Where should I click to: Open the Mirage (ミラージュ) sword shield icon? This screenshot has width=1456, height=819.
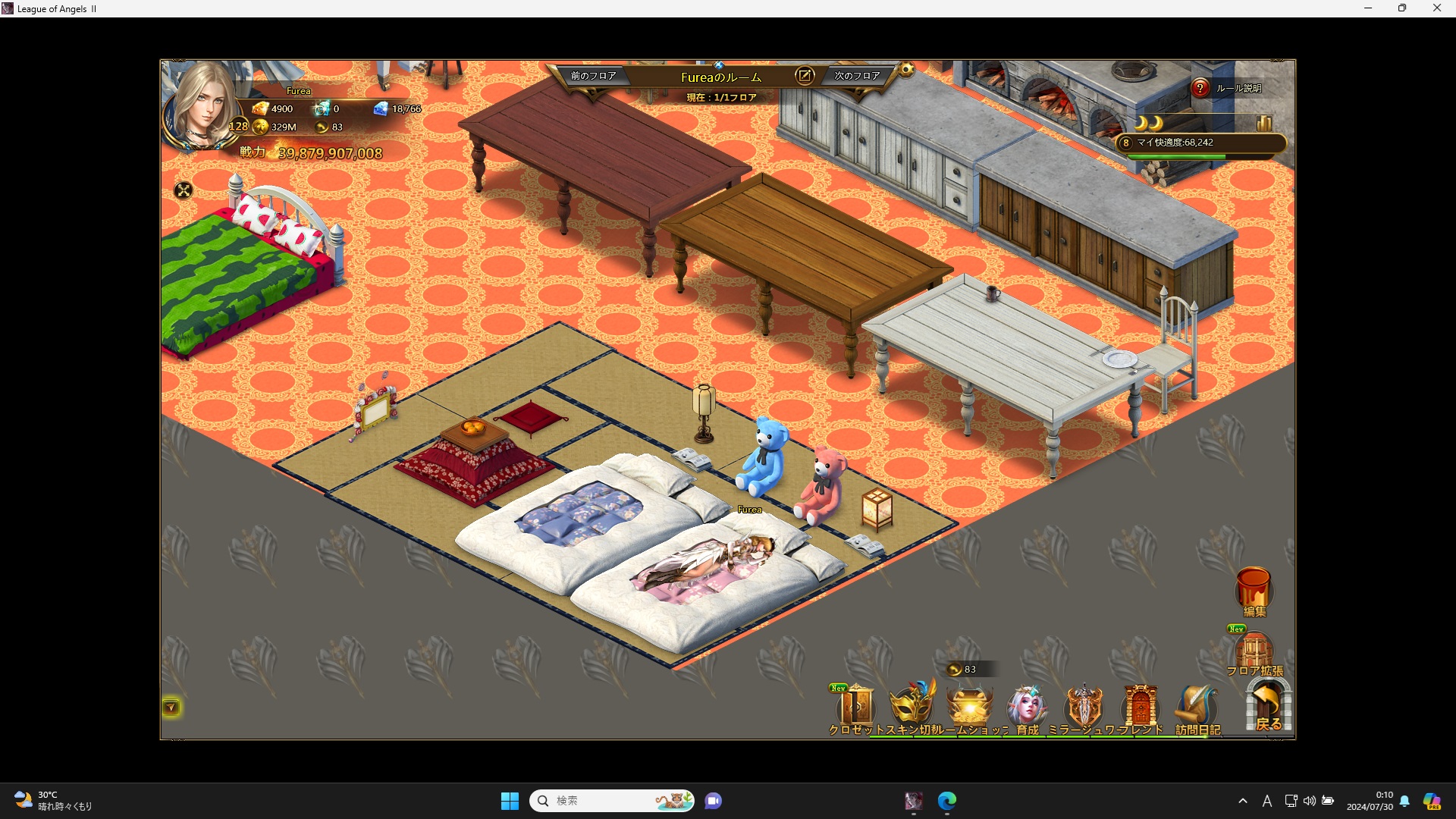(x=1084, y=707)
